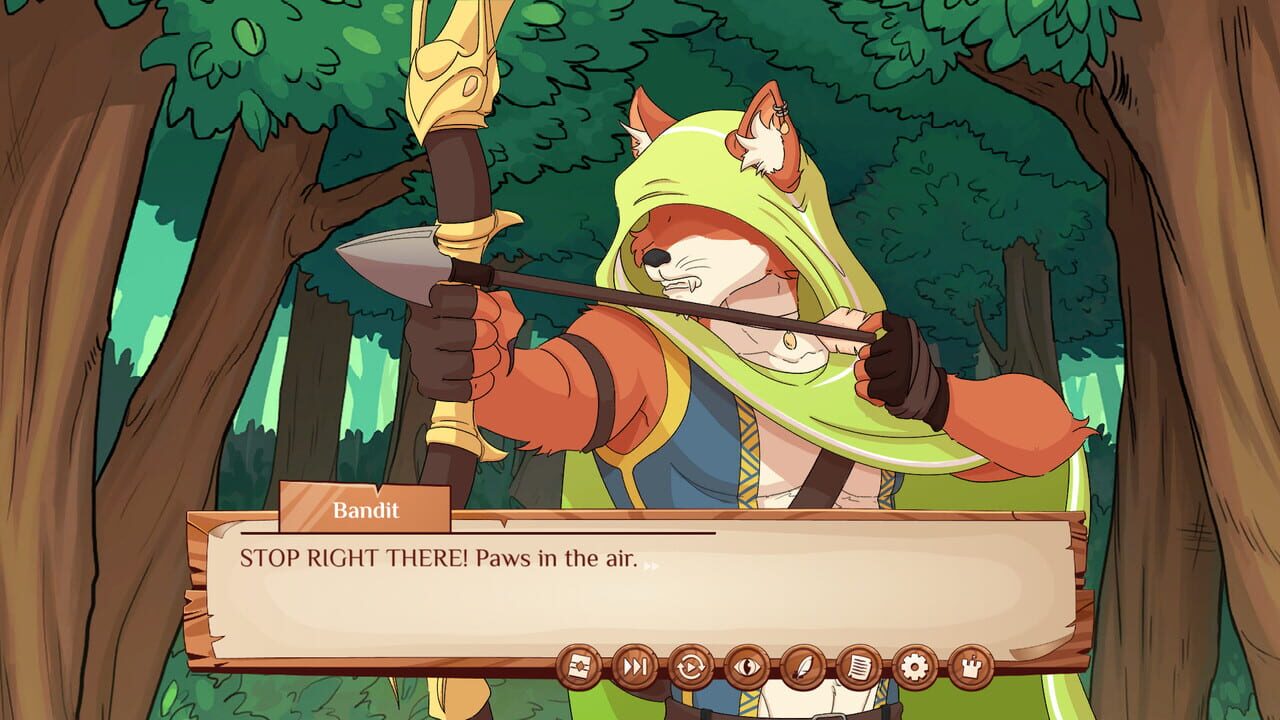Screen dimensions: 1280x720
Task: Open the dialogue history log icon
Action: 857,666
